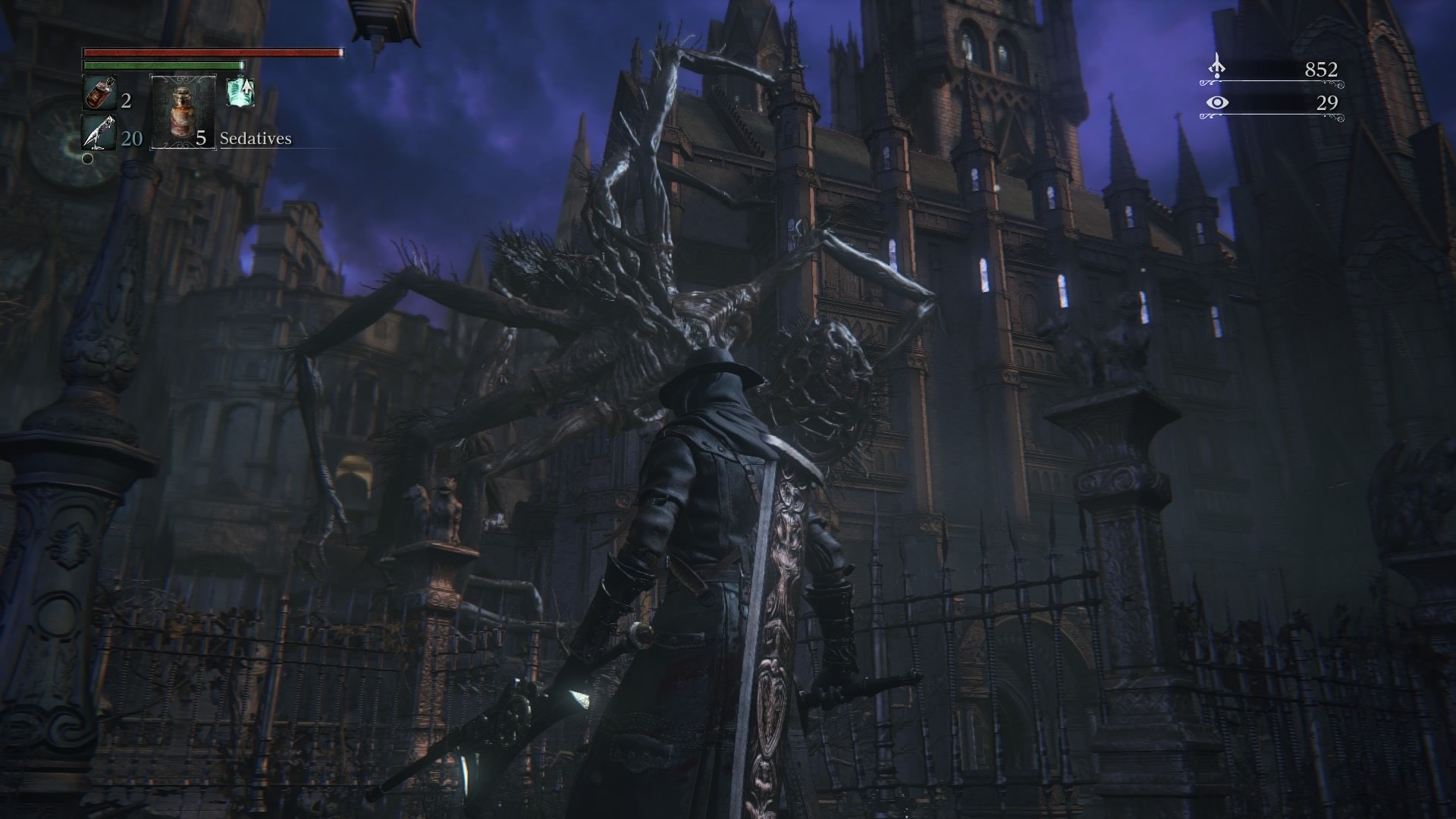Image resolution: width=1456 pixels, height=819 pixels.
Task: Click the Blood Echoes count 852
Action: pos(1322,67)
